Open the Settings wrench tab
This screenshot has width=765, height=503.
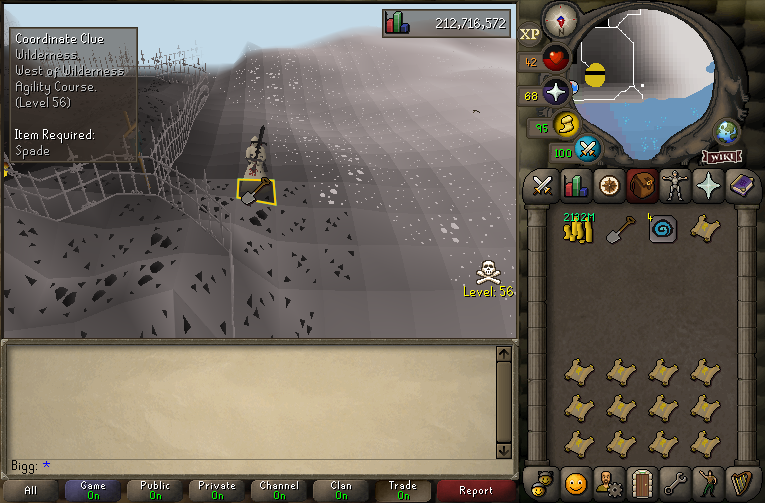[674, 482]
